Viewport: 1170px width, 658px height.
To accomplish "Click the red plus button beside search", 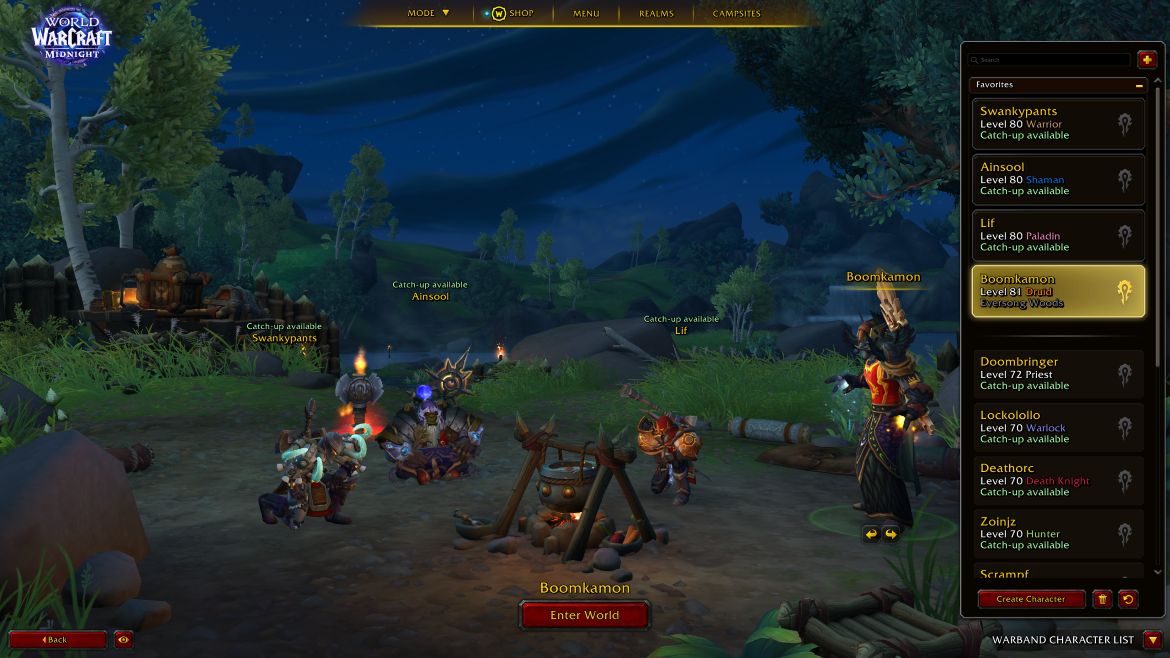I will [x=1146, y=60].
